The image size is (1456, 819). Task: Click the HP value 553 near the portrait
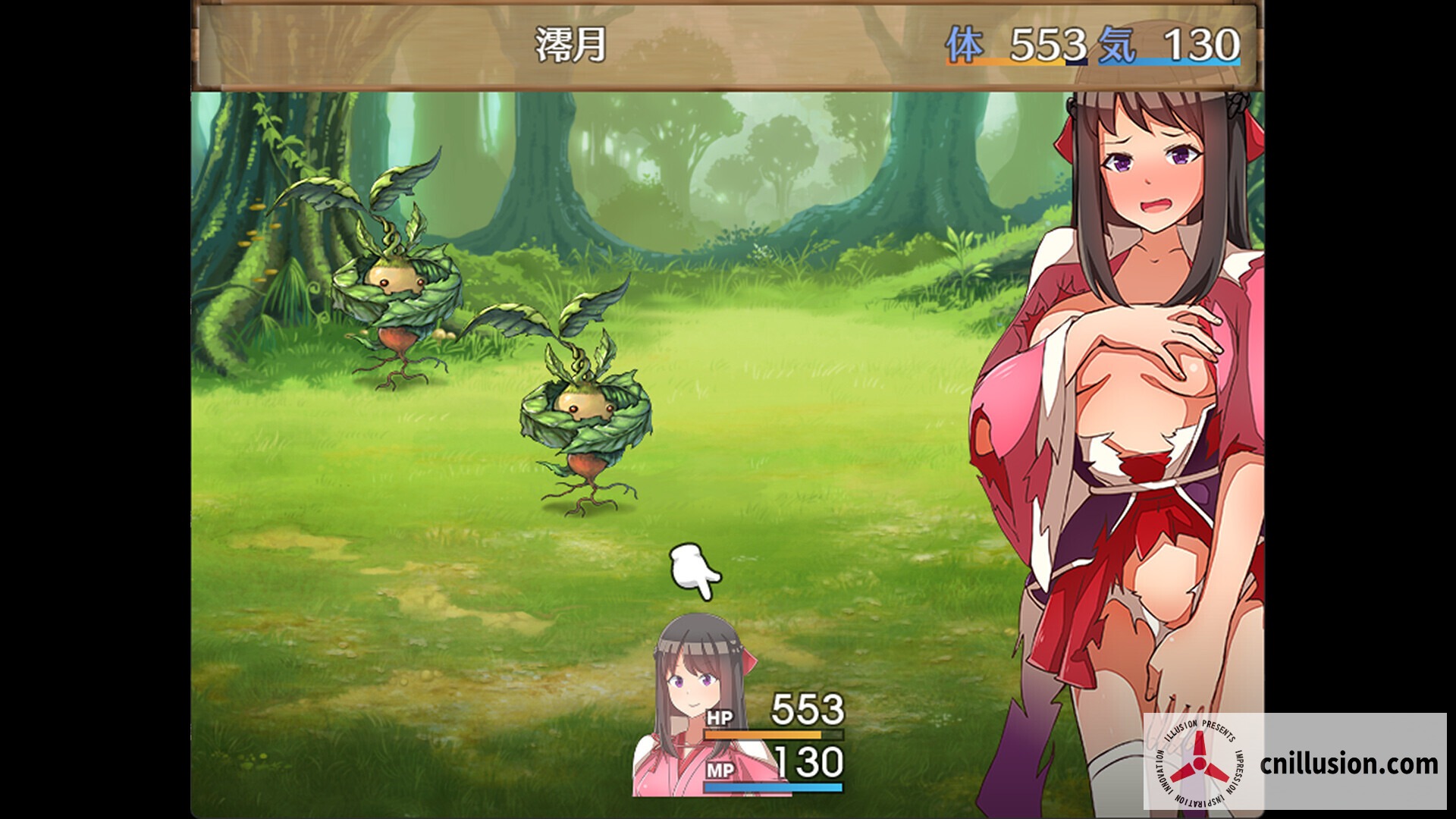click(x=805, y=711)
